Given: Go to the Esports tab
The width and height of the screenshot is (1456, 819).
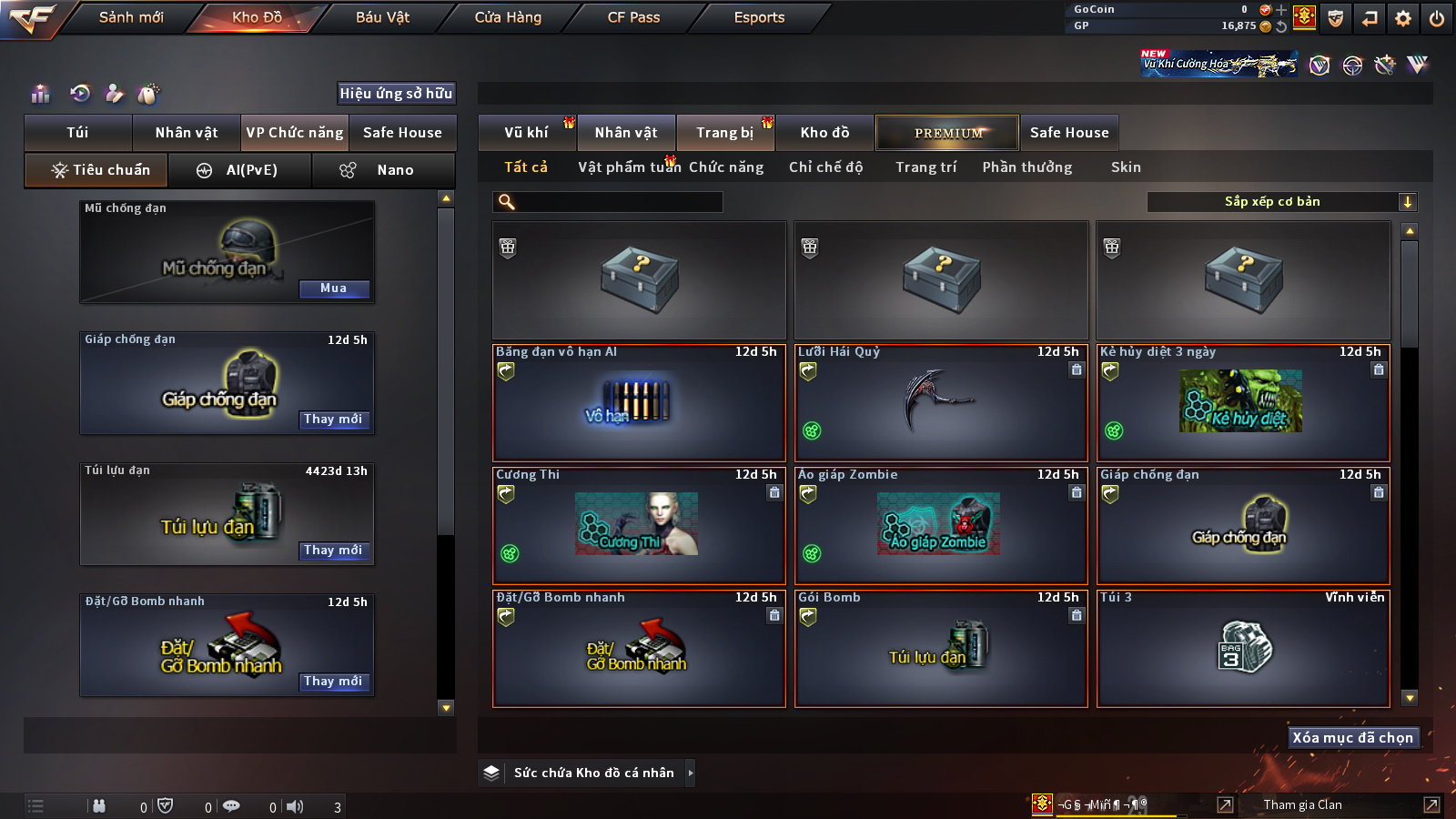Looking at the screenshot, I should [x=759, y=17].
